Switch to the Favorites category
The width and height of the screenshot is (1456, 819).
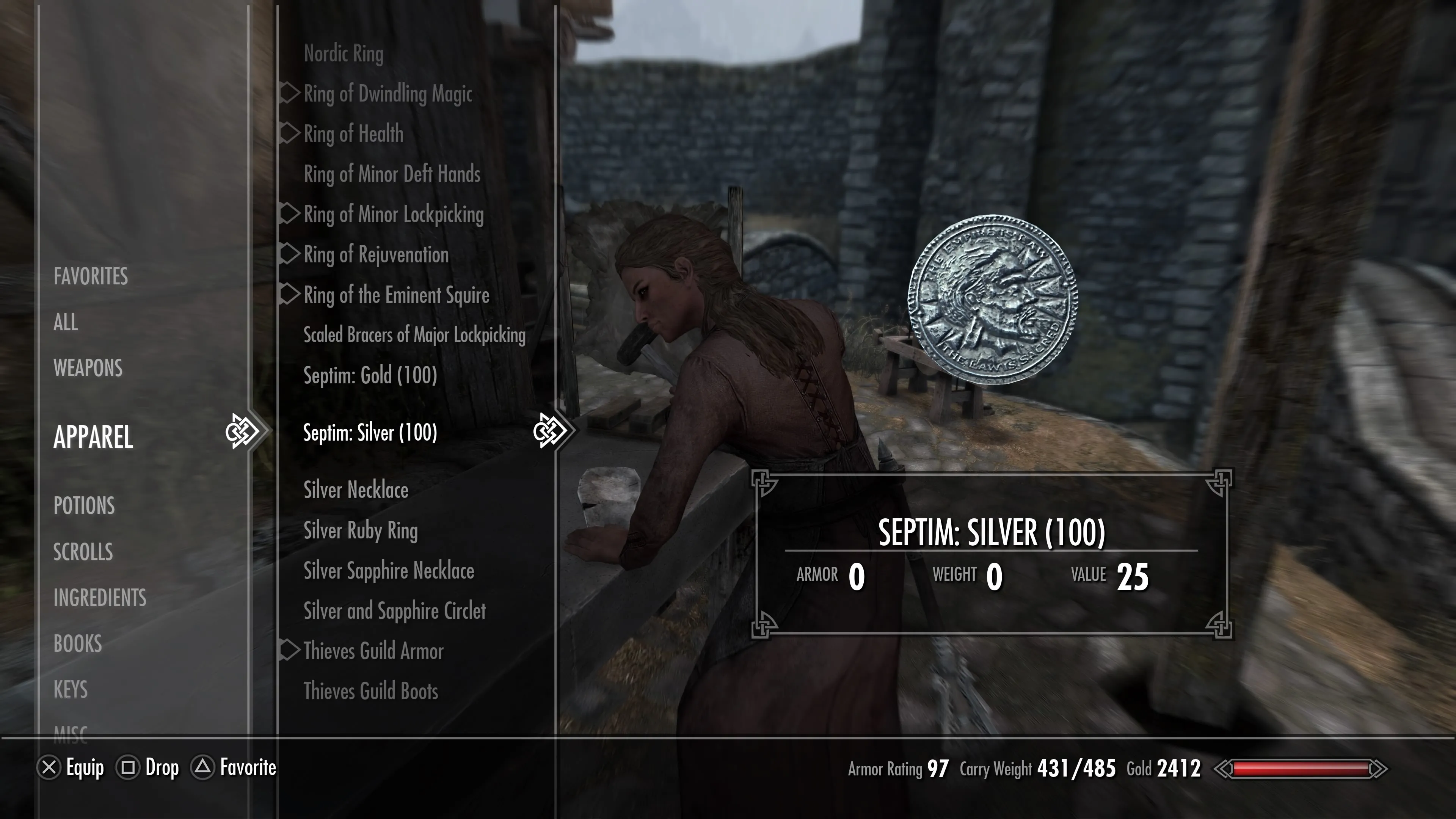coord(91,276)
